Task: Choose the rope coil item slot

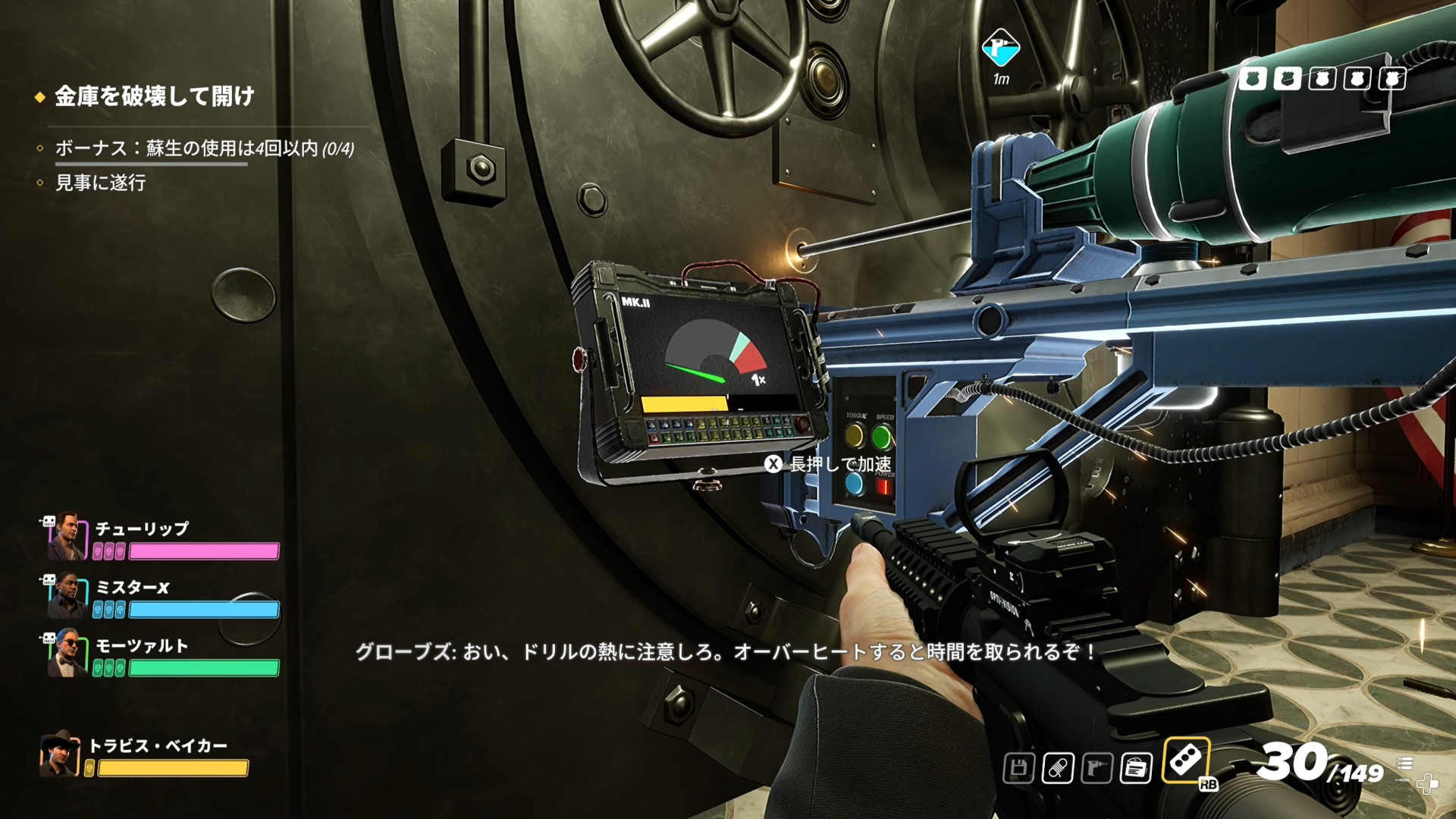Action: tap(1057, 768)
